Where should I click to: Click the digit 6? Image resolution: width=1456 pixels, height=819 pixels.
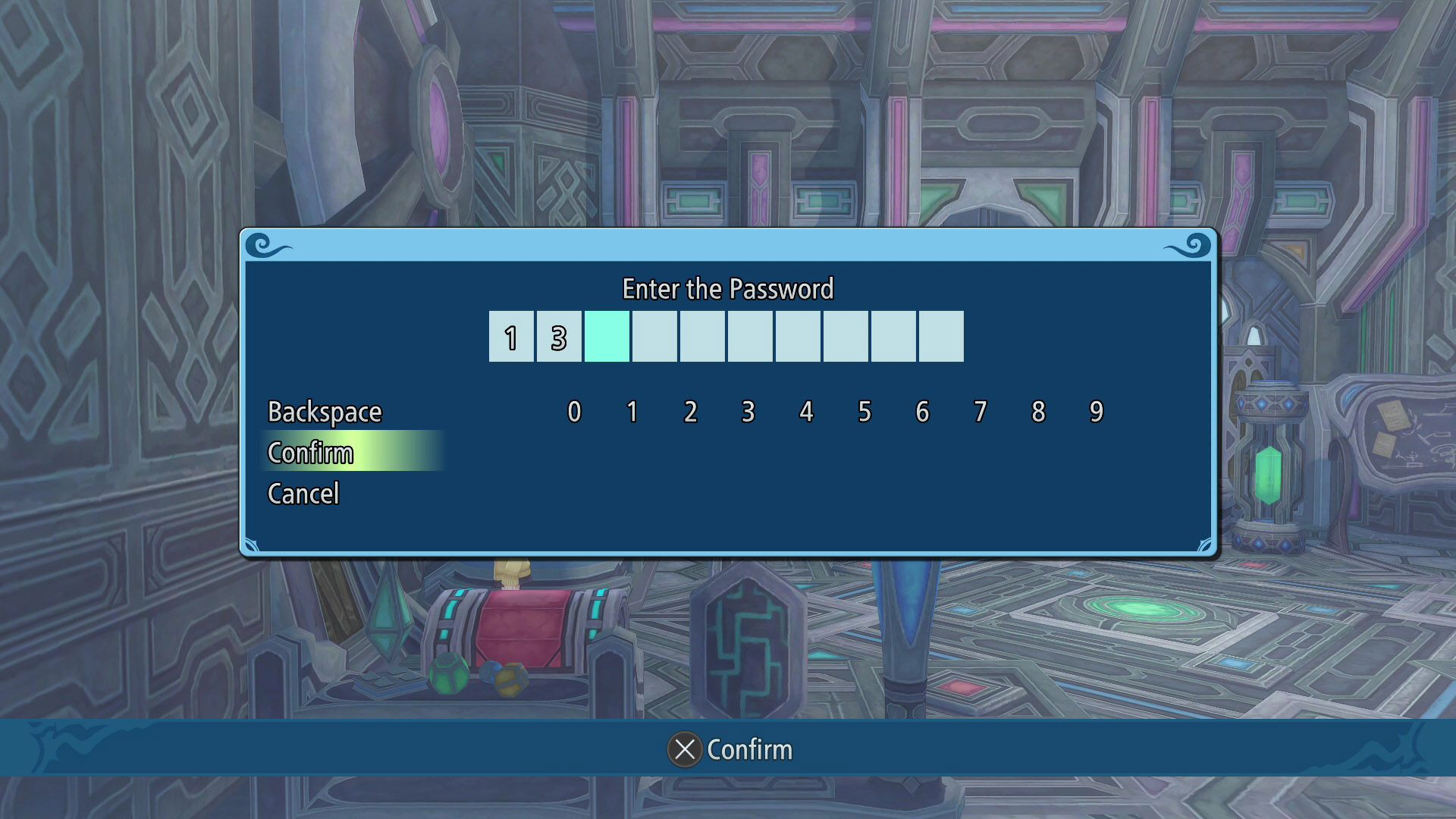pos(922,412)
